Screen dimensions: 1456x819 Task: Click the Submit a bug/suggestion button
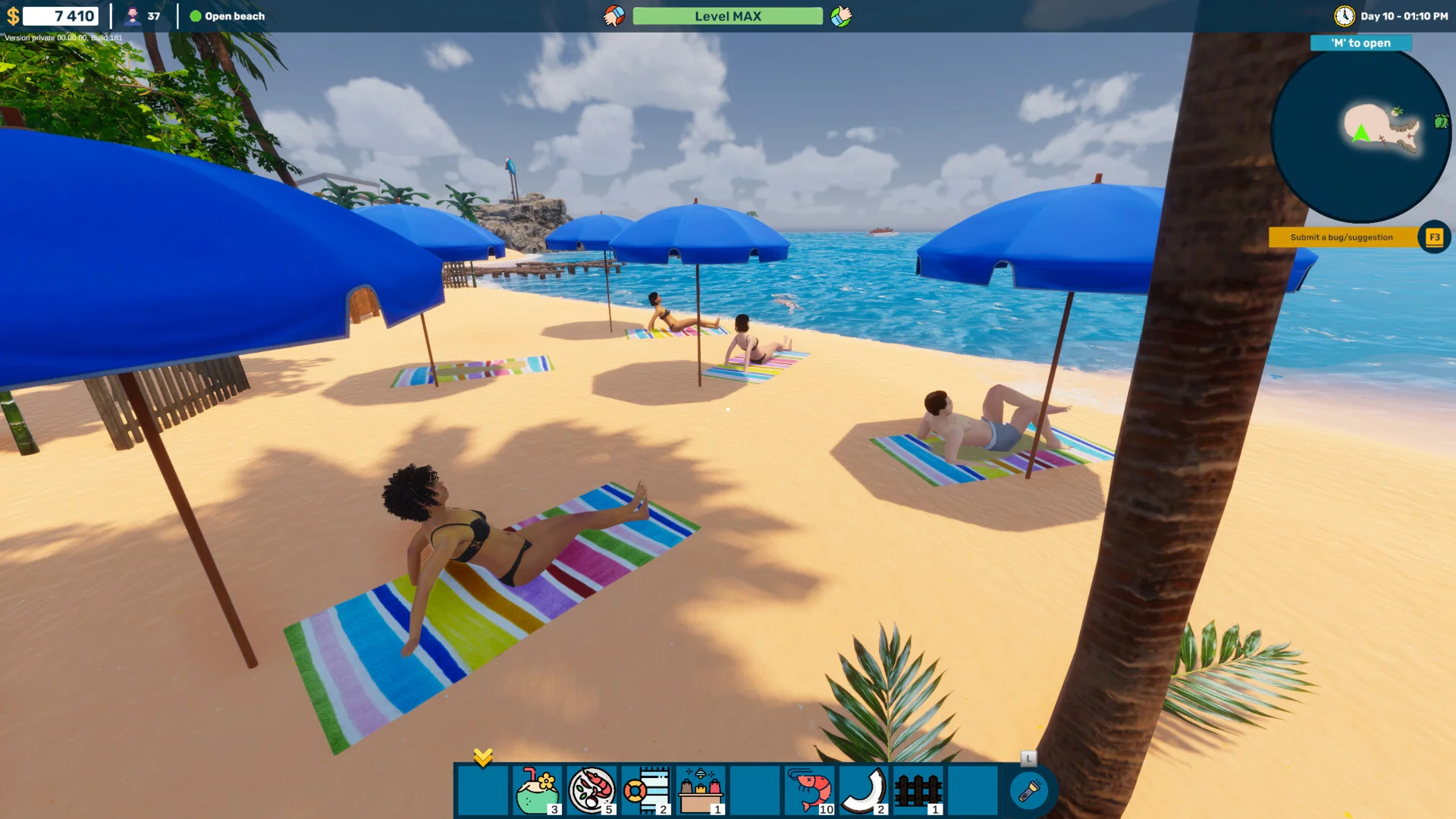click(x=1341, y=237)
